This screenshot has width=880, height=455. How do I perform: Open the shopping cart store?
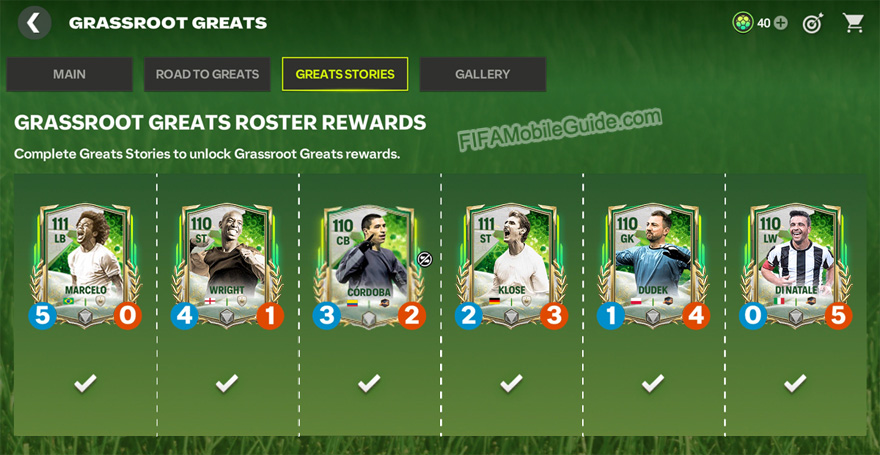(853, 22)
